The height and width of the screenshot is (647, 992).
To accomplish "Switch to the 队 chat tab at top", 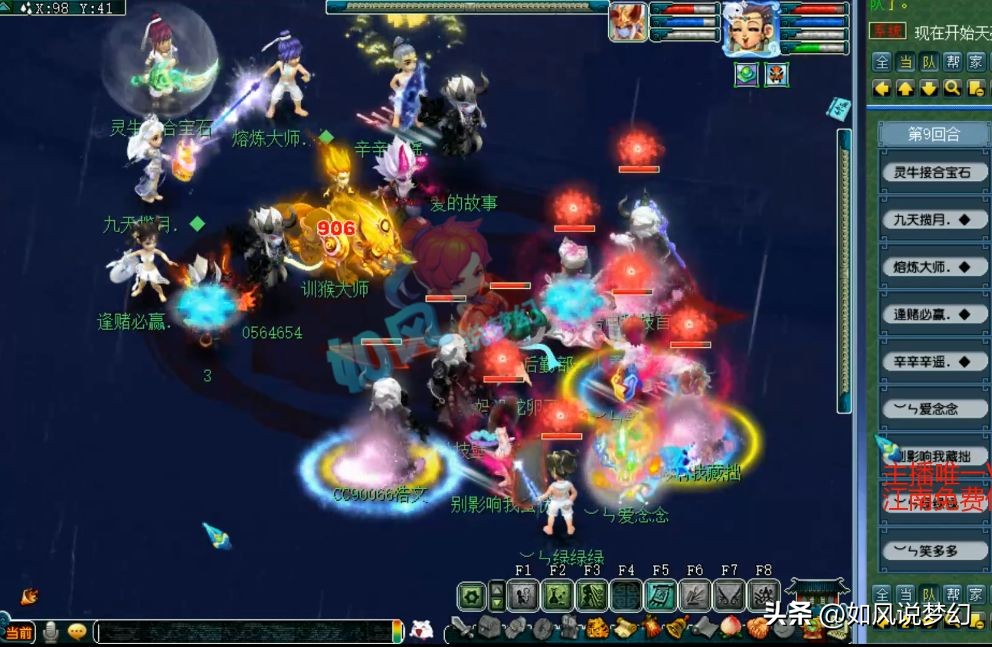I will [929, 62].
